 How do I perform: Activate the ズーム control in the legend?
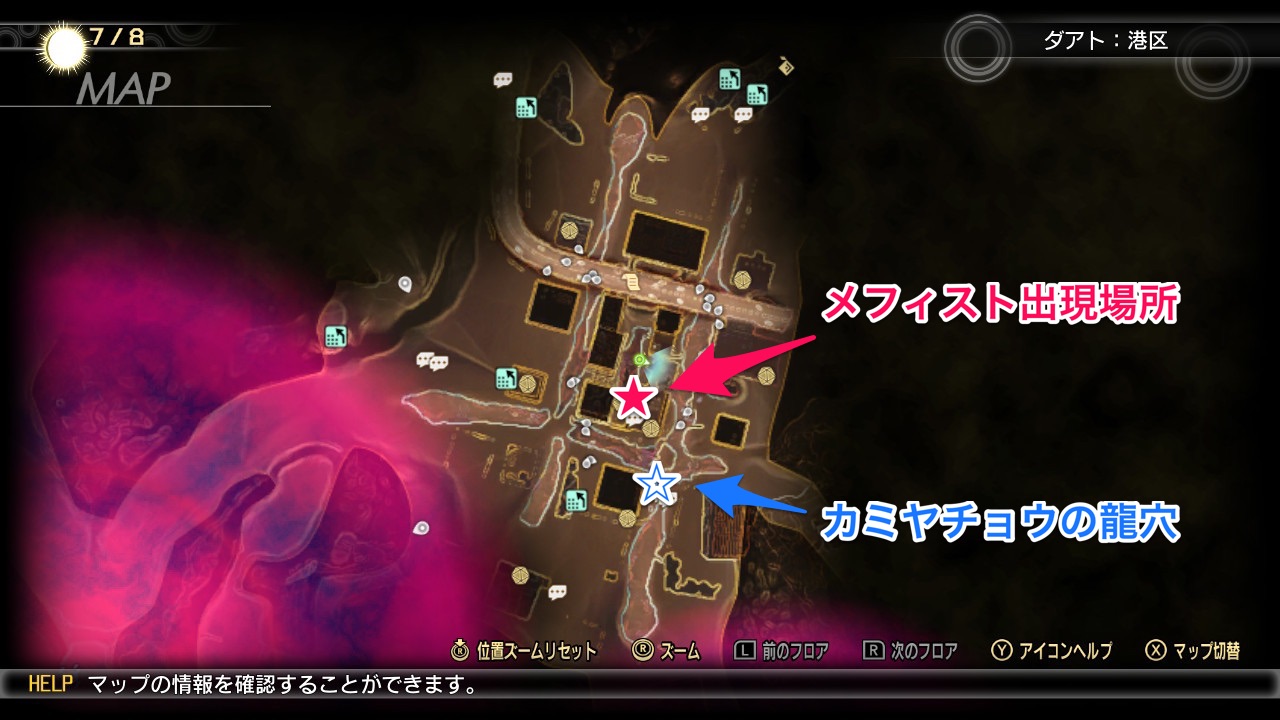665,650
